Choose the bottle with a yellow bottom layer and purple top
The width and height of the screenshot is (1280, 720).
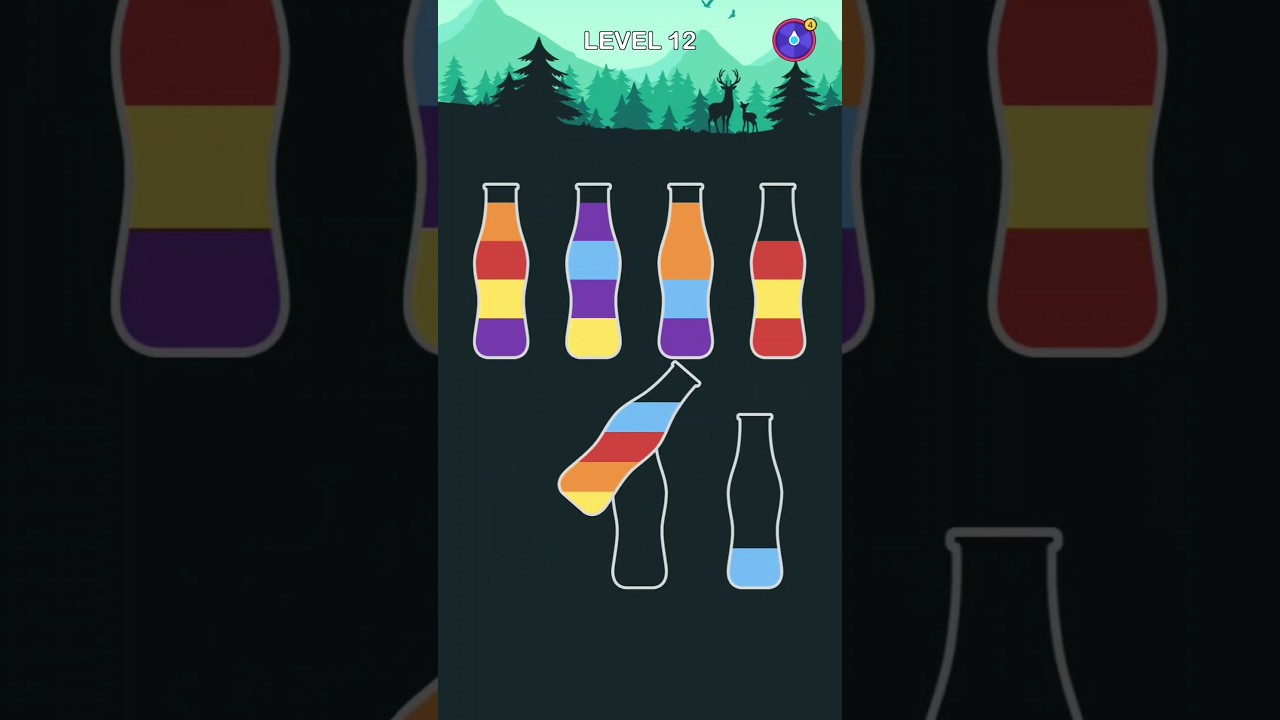[593, 272]
